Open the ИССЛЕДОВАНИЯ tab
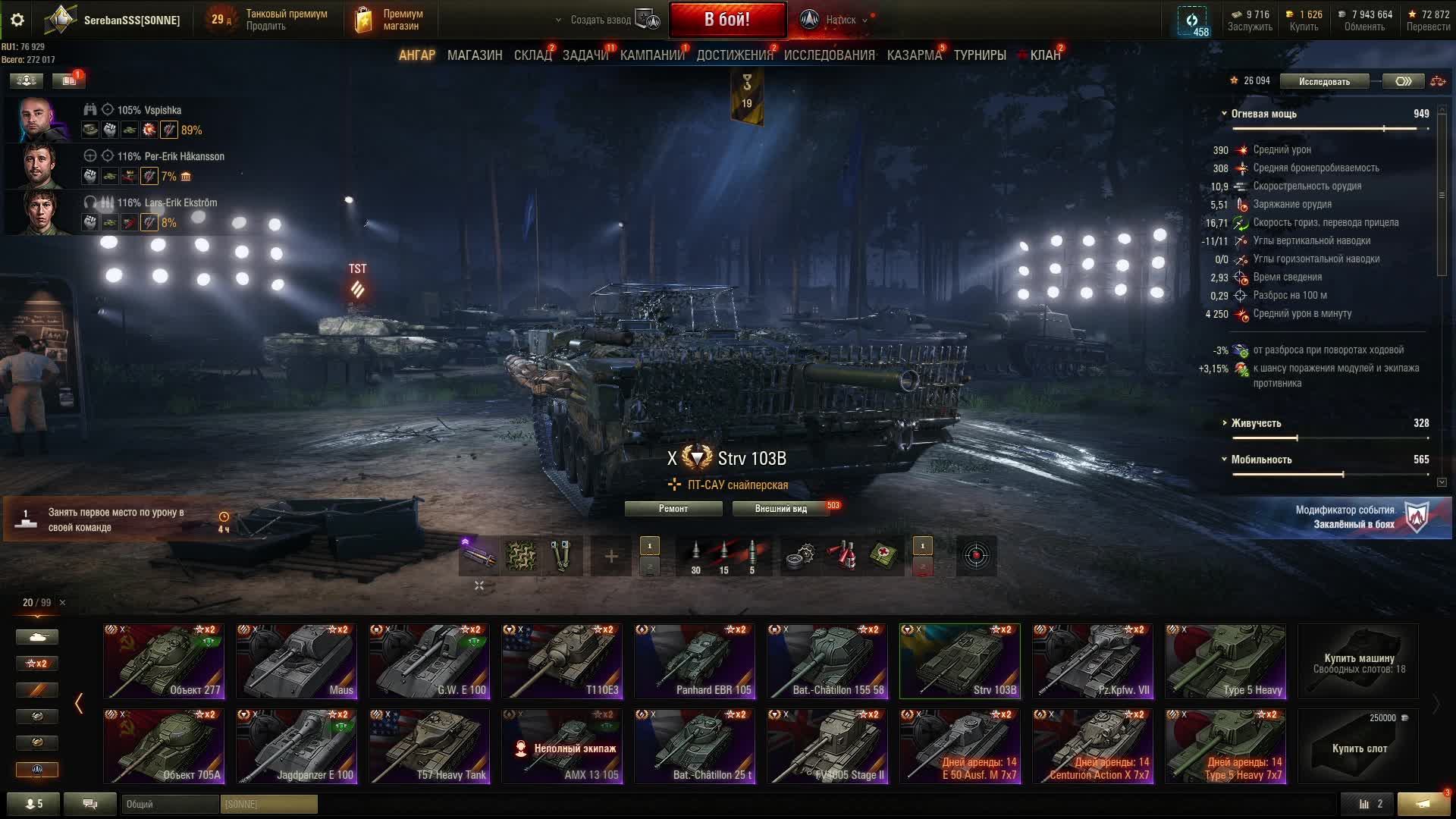This screenshot has width=1456, height=819. pos(829,55)
